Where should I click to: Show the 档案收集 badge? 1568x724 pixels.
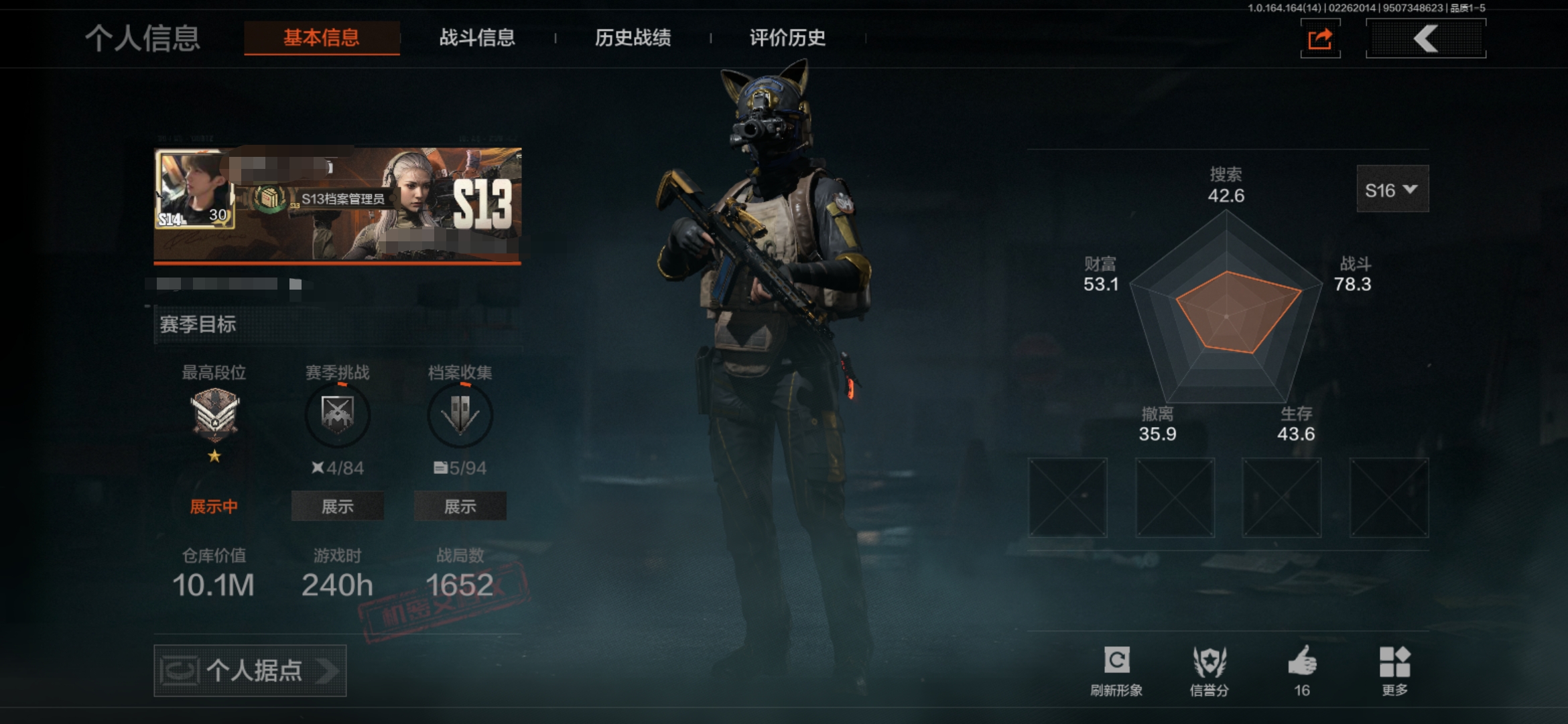pyautogui.click(x=460, y=506)
